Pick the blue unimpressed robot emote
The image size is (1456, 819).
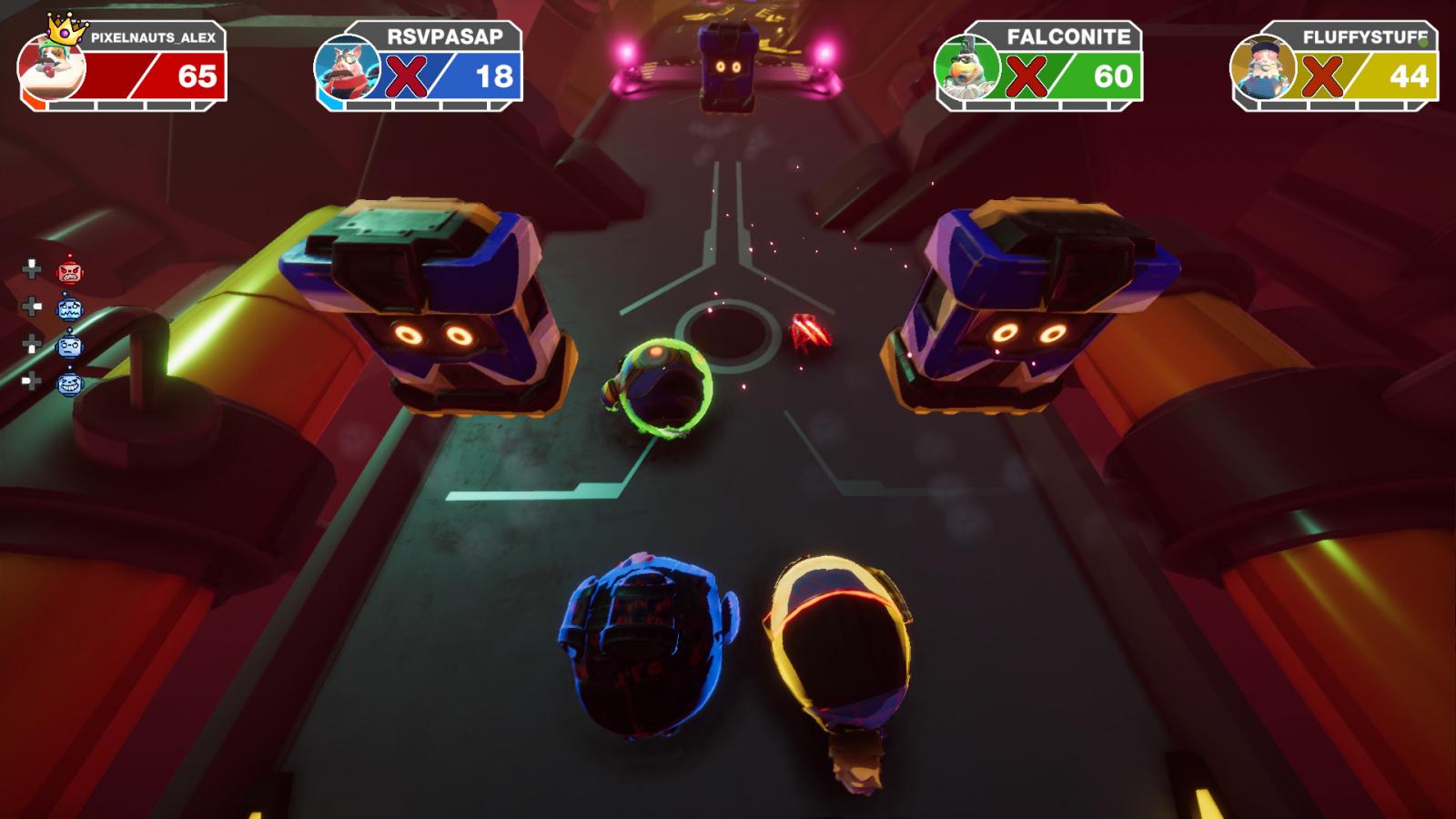[x=70, y=347]
